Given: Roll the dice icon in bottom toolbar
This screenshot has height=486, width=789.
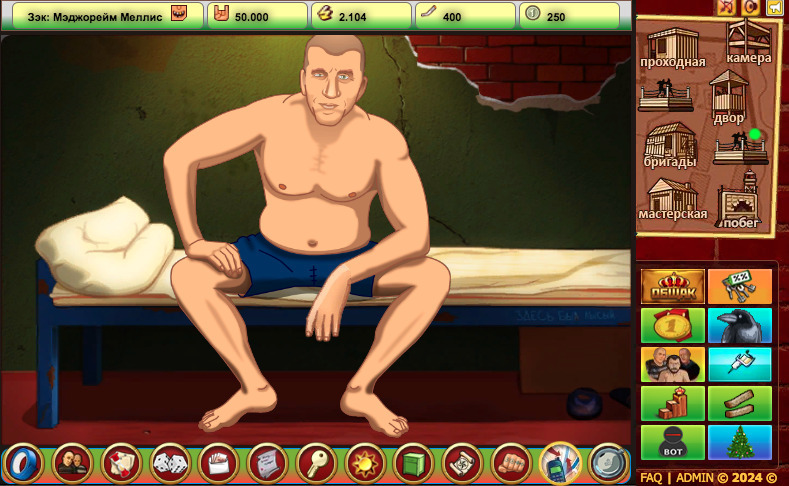Looking at the screenshot, I should pyautogui.click(x=169, y=462).
